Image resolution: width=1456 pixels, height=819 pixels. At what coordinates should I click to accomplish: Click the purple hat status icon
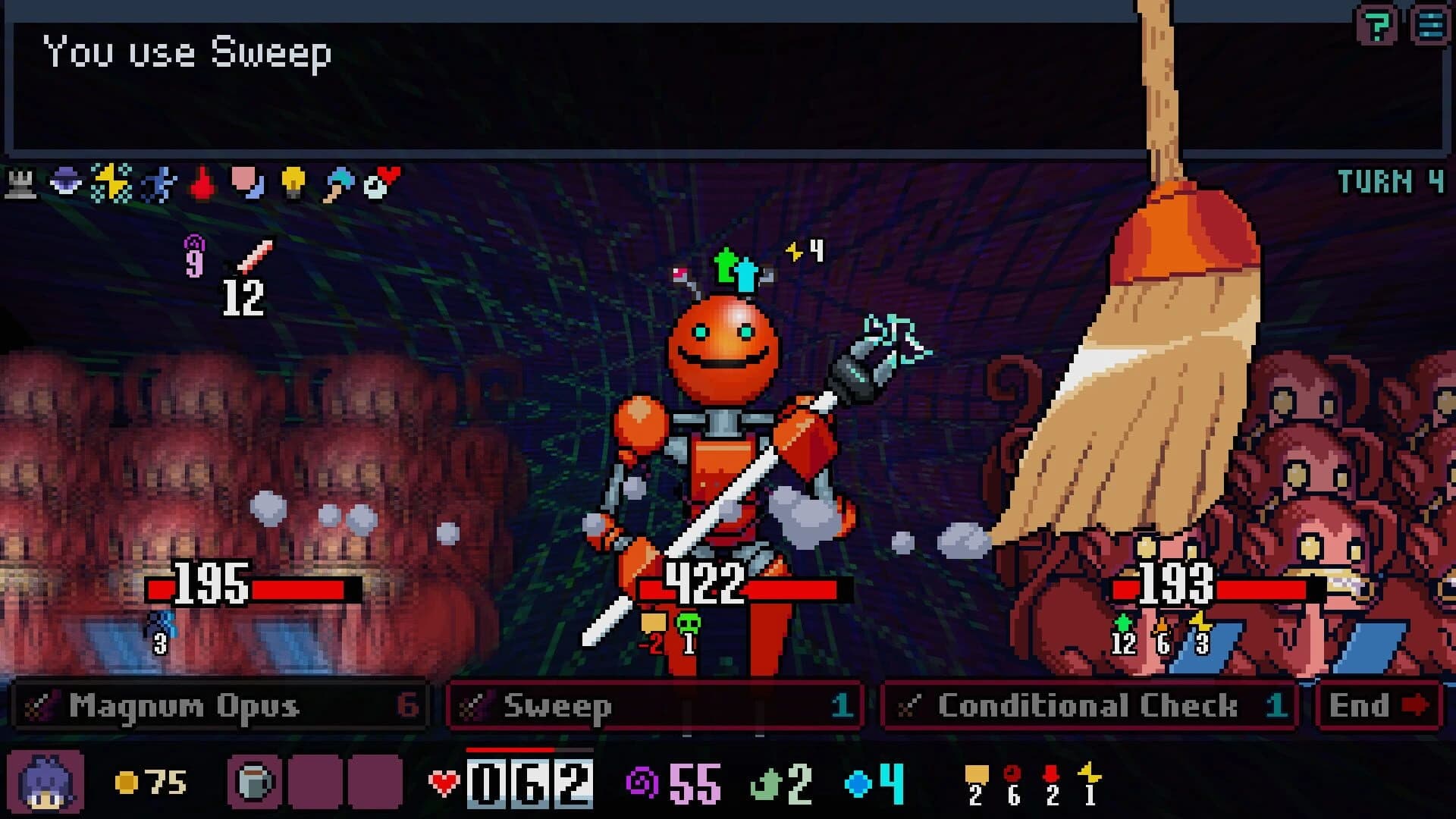(64, 182)
